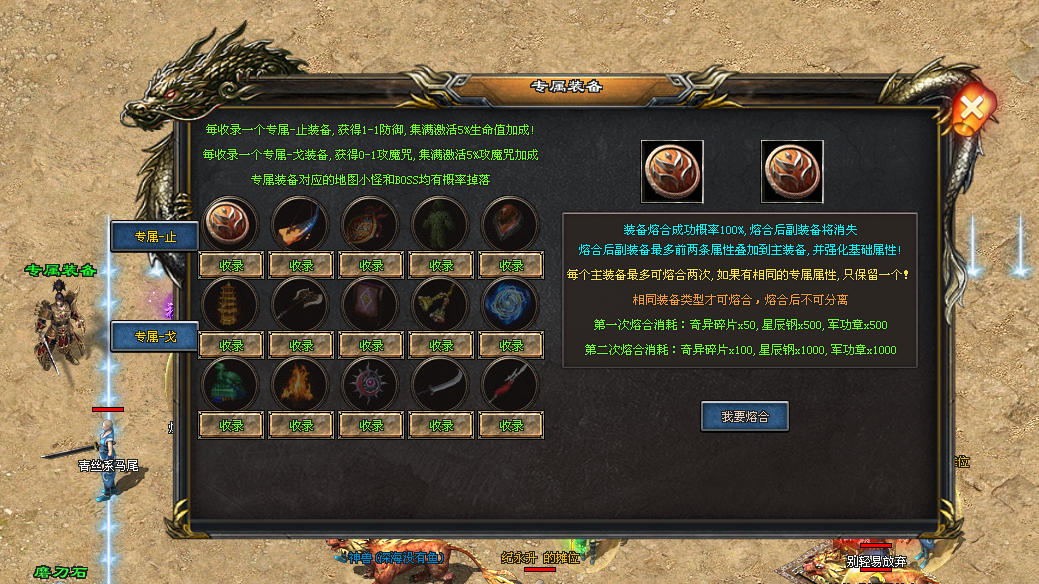Click the 我要熔合 button

(745, 416)
